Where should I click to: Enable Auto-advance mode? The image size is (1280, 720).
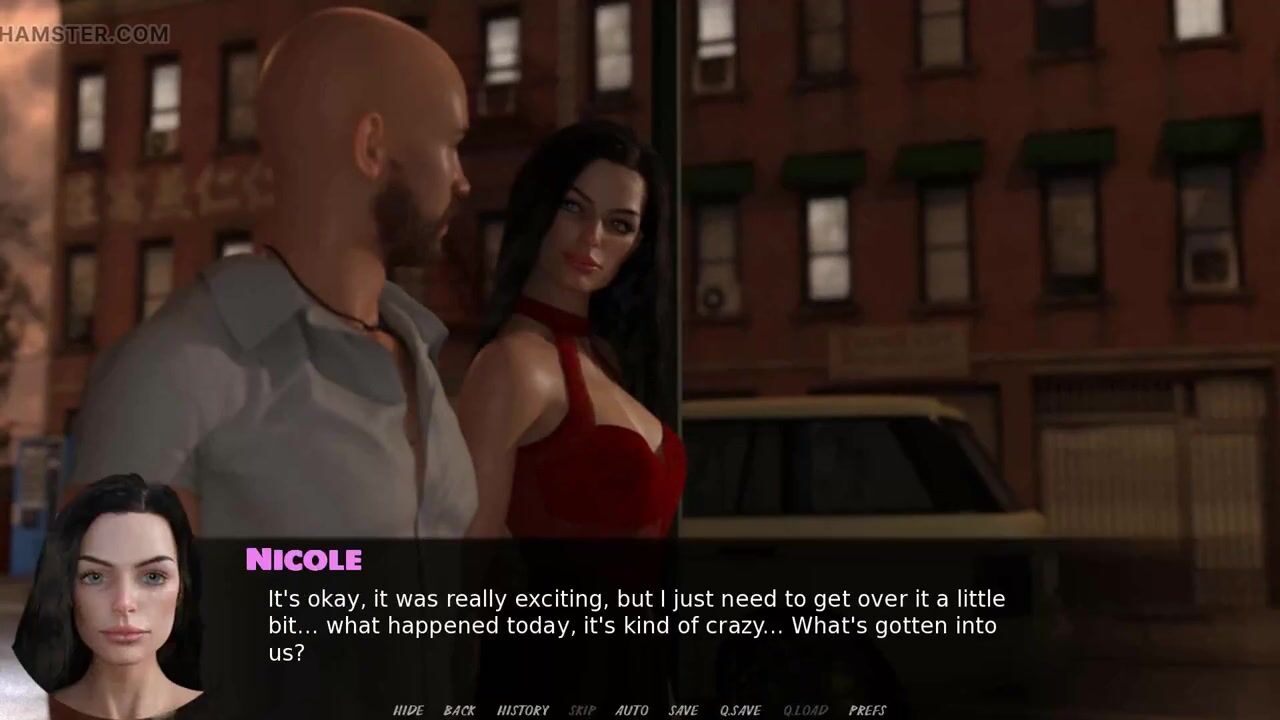pos(631,710)
